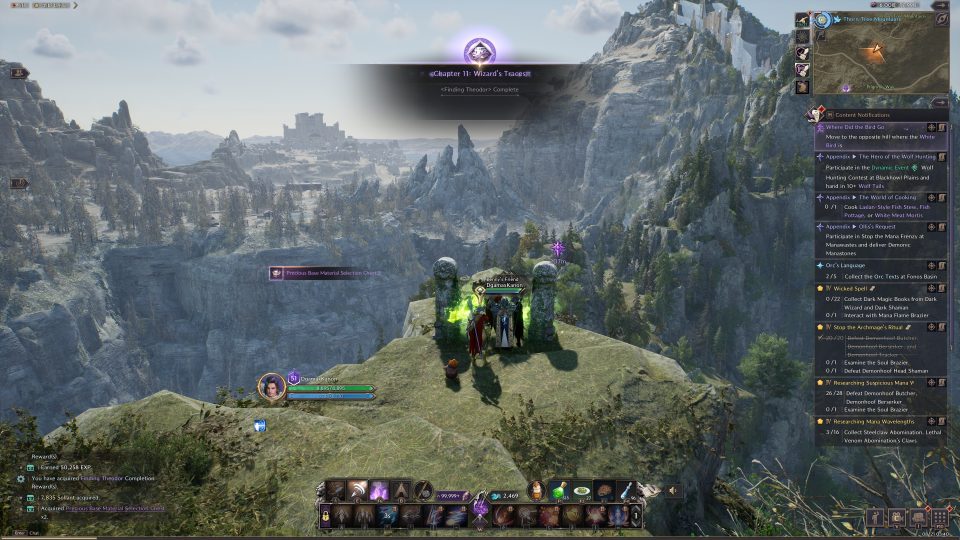Click the Precious Base Material Selection Chest notification
Viewport: 960px width, 540px height.
(x=326, y=273)
